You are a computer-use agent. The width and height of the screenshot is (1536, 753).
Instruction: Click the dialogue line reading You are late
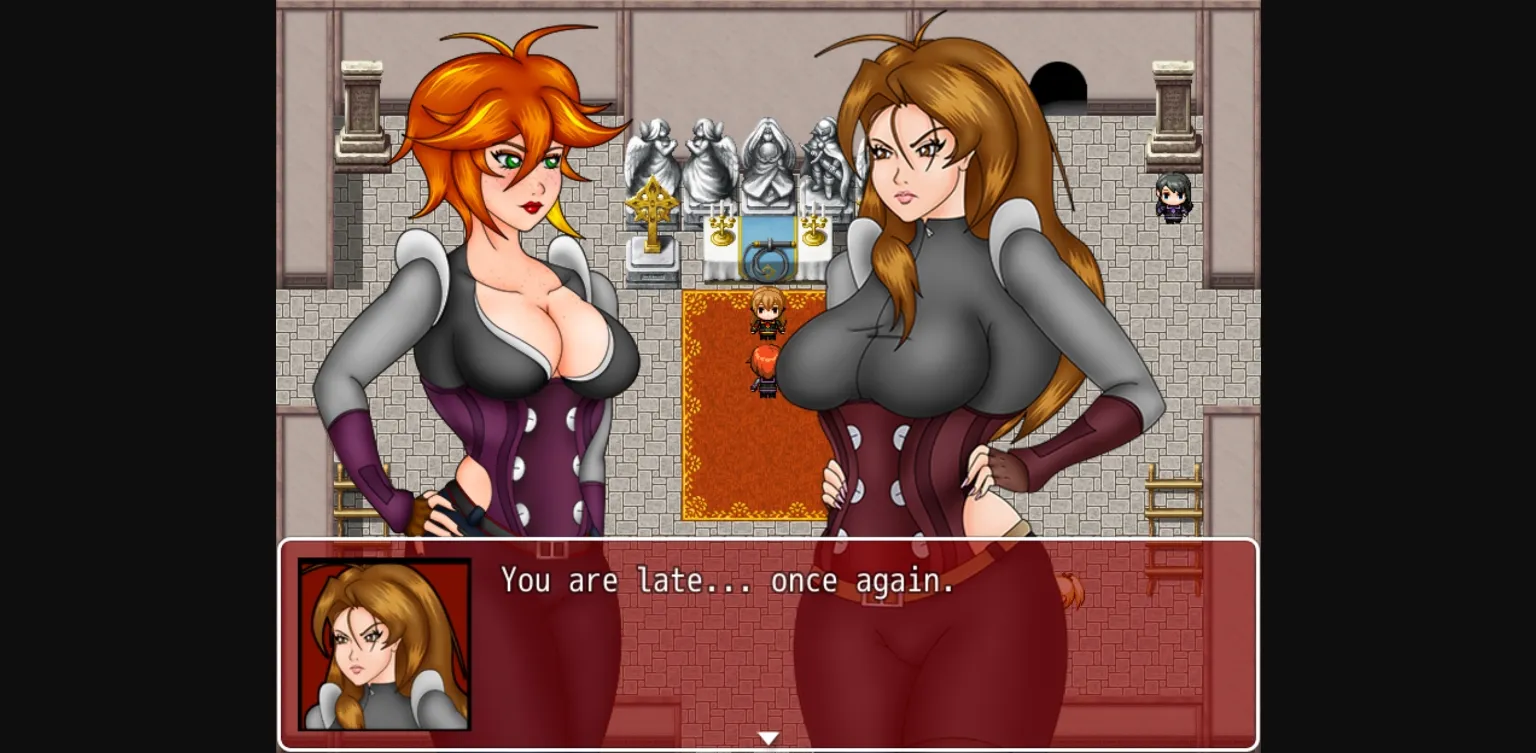point(725,581)
